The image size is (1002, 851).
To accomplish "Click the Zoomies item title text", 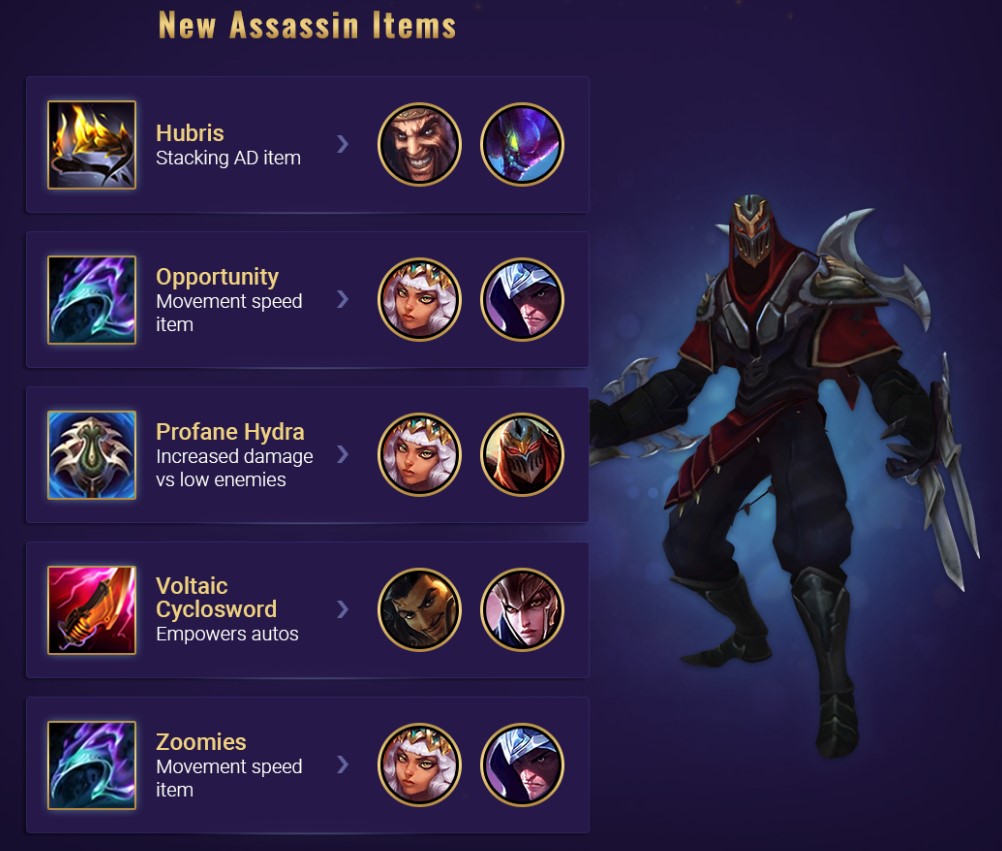I will (201, 742).
